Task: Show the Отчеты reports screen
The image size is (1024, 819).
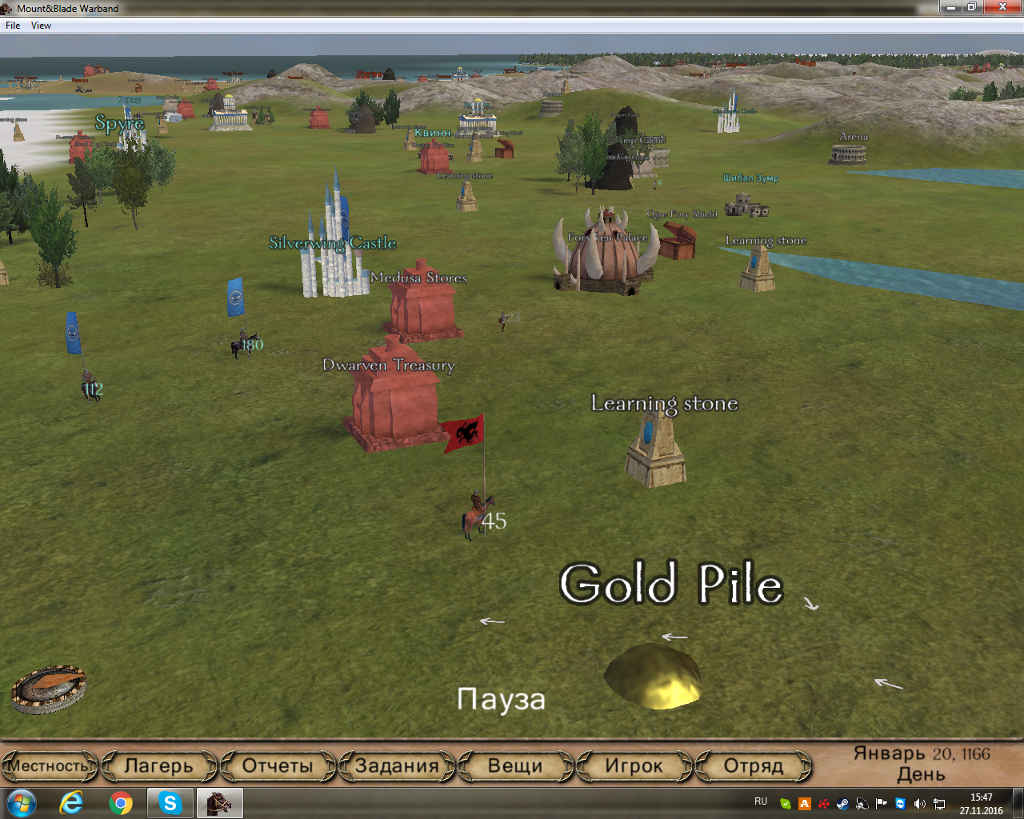Action: 277,767
